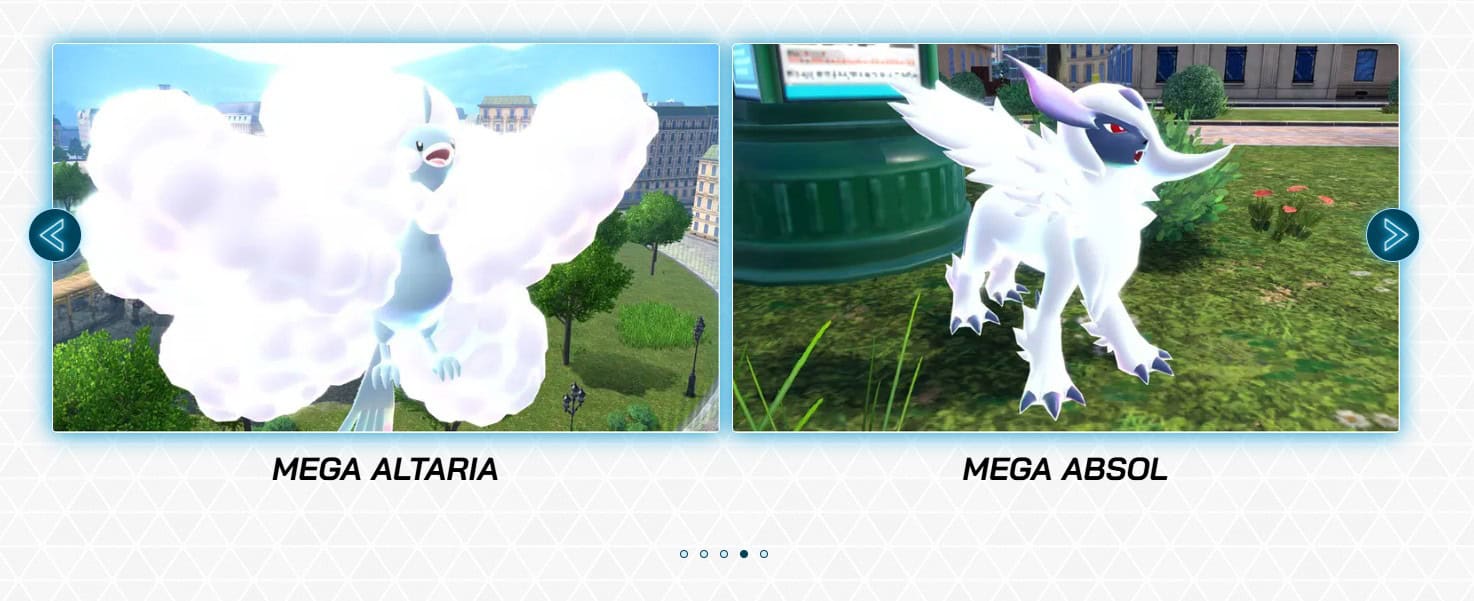
Task: Show the fifth and last carousel page
Action: tap(764, 554)
